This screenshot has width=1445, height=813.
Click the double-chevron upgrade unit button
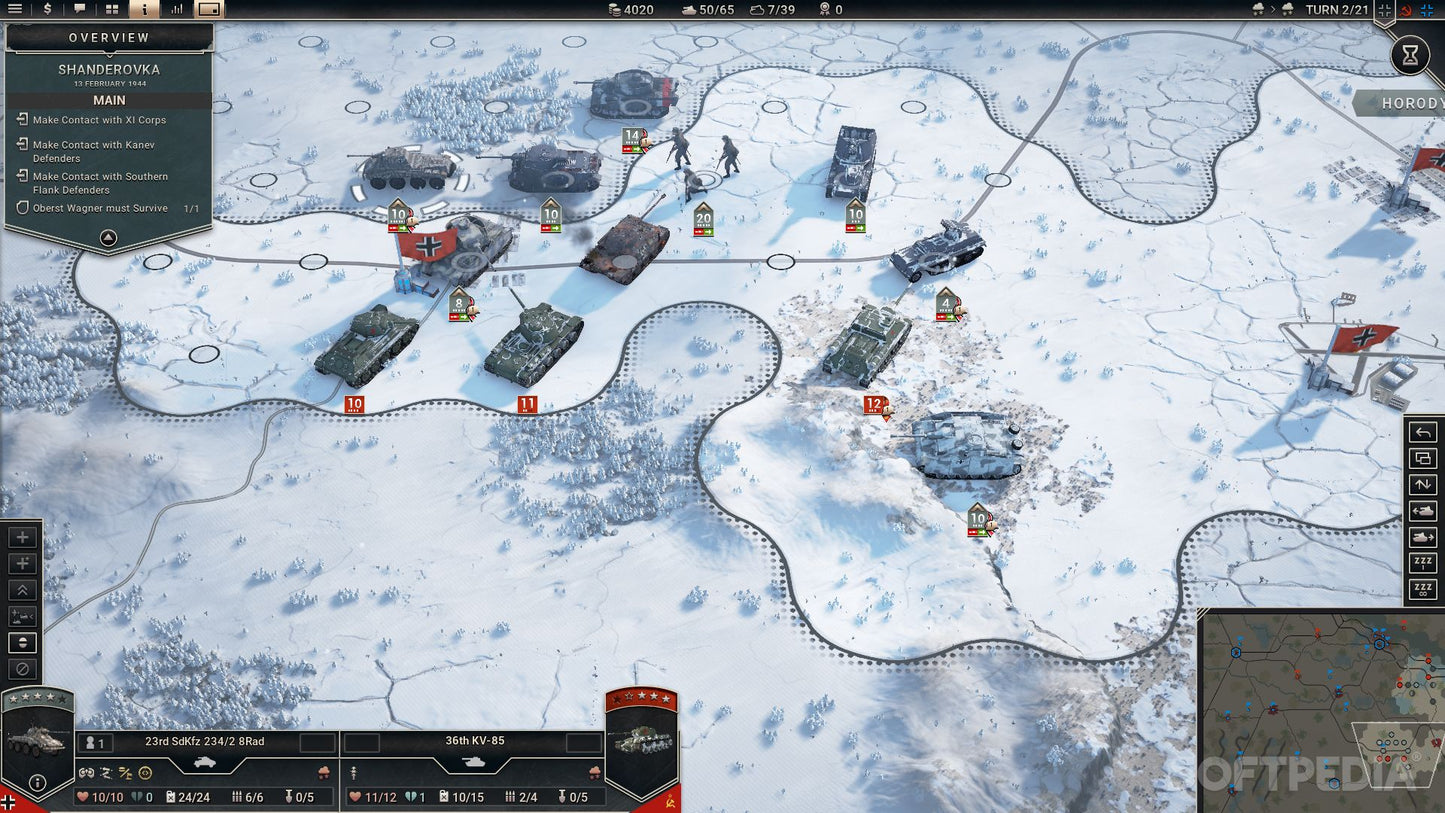23,590
